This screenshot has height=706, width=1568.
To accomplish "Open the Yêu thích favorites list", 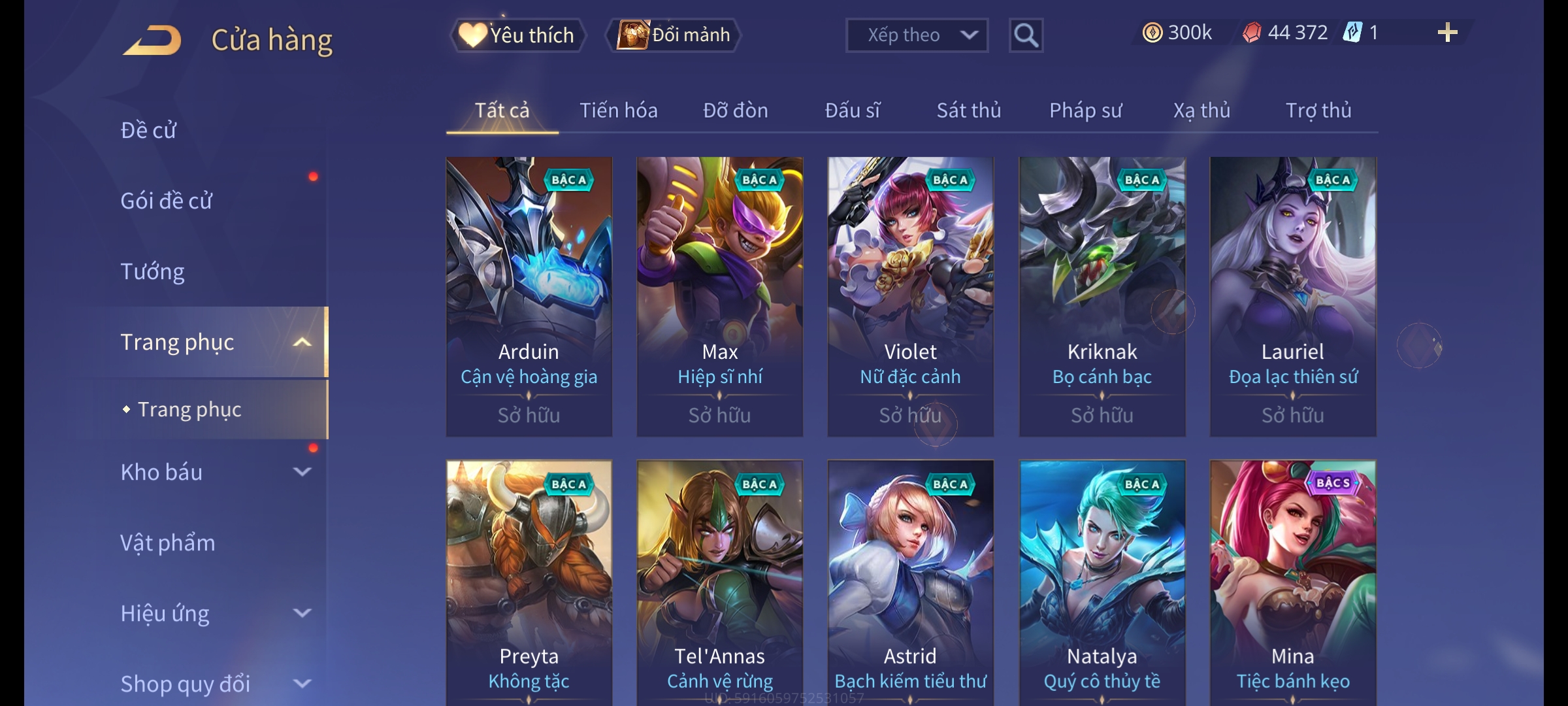I will (x=517, y=35).
